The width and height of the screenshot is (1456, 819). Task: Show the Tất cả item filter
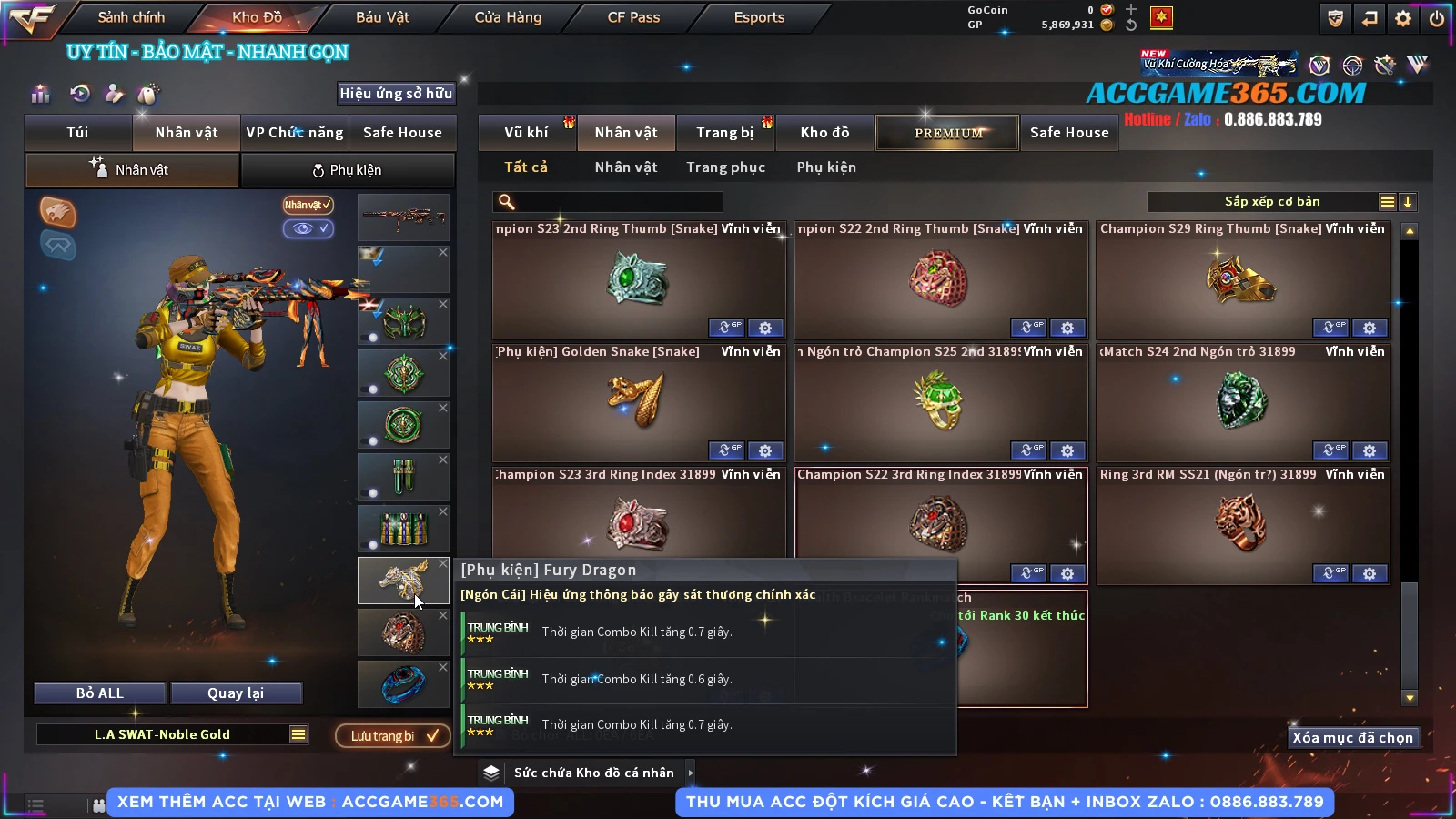coord(526,167)
